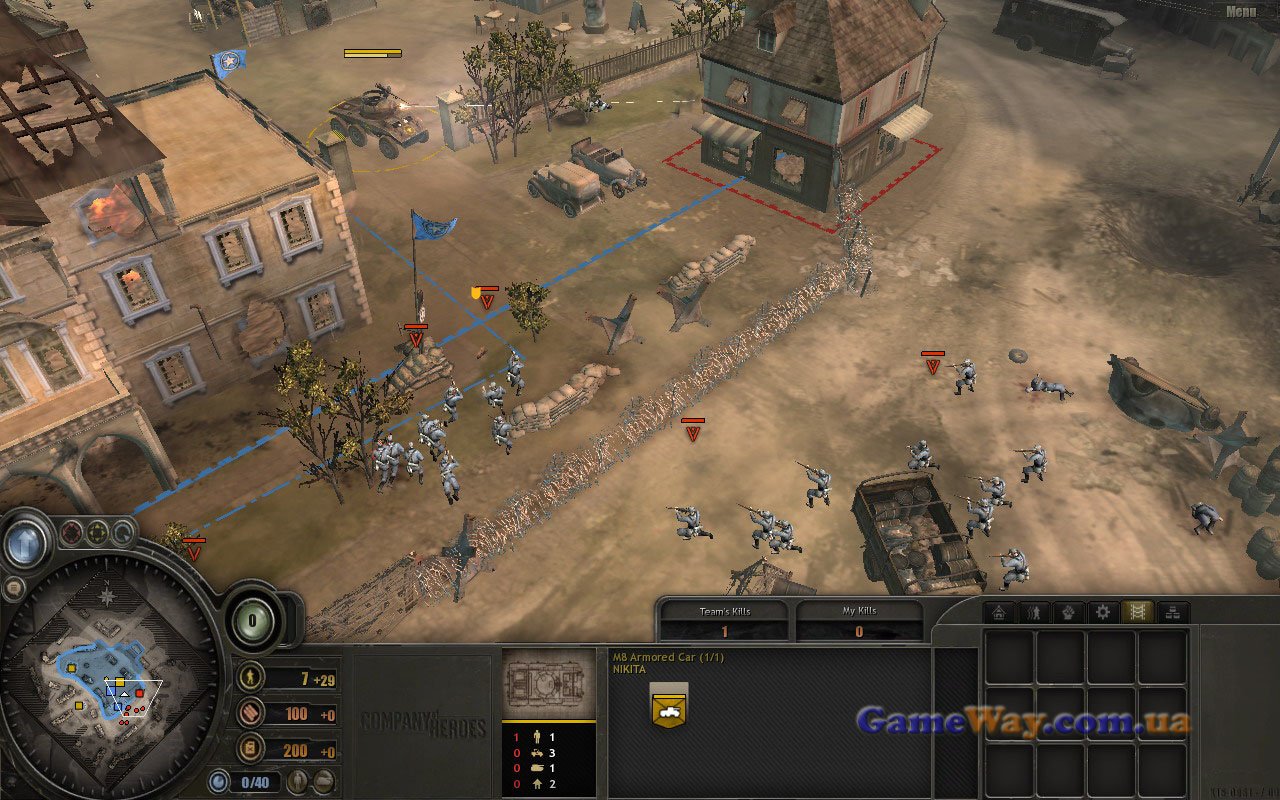The height and width of the screenshot is (800, 1280).
Task: Click the tank filter icon beside population counter
Action: 323,782
